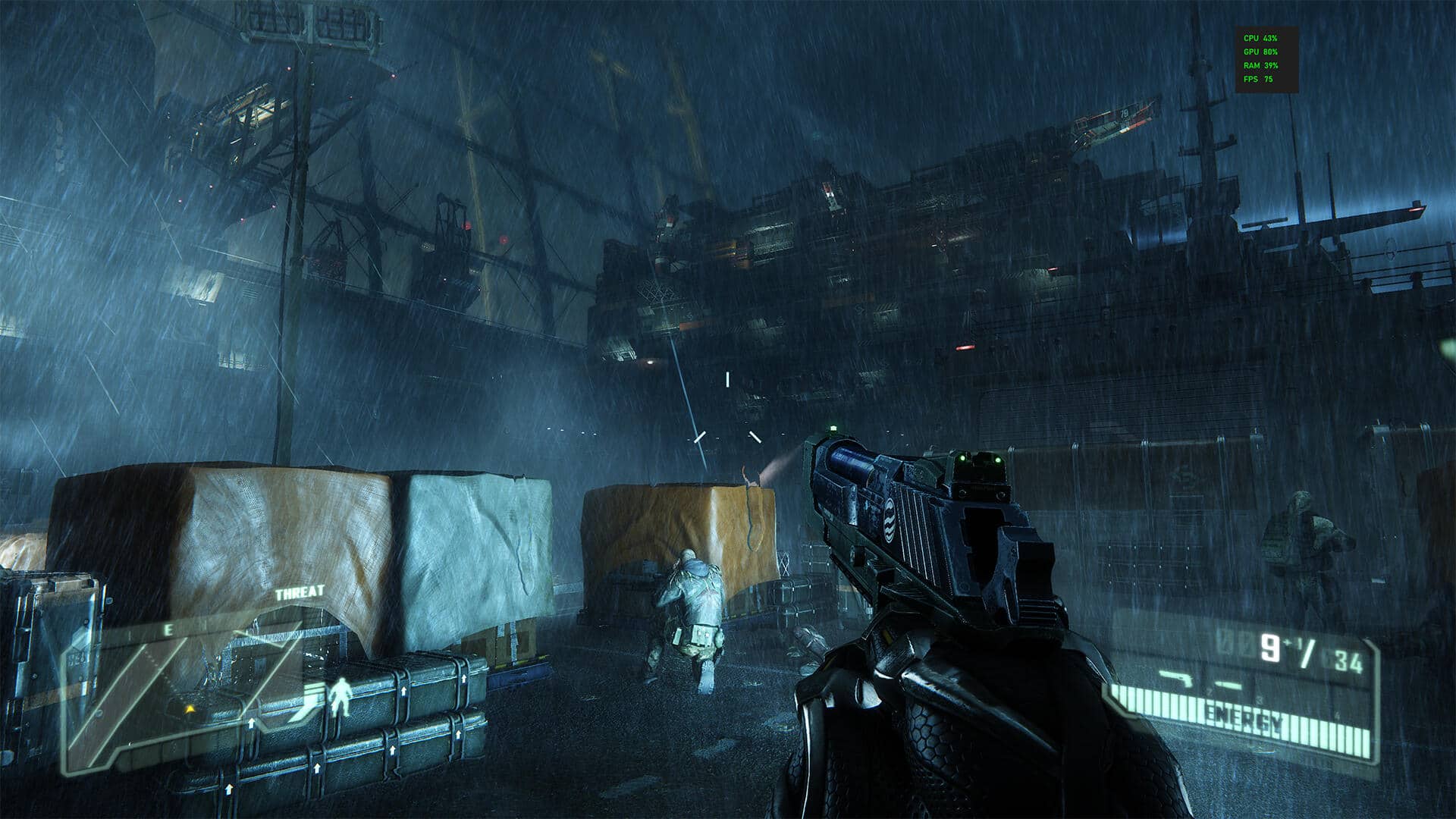Image resolution: width=1456 pixels, height=819 pixels.
Task: Toggle the THREAT warning indicator above the minimap
Action: click(300, 592)
